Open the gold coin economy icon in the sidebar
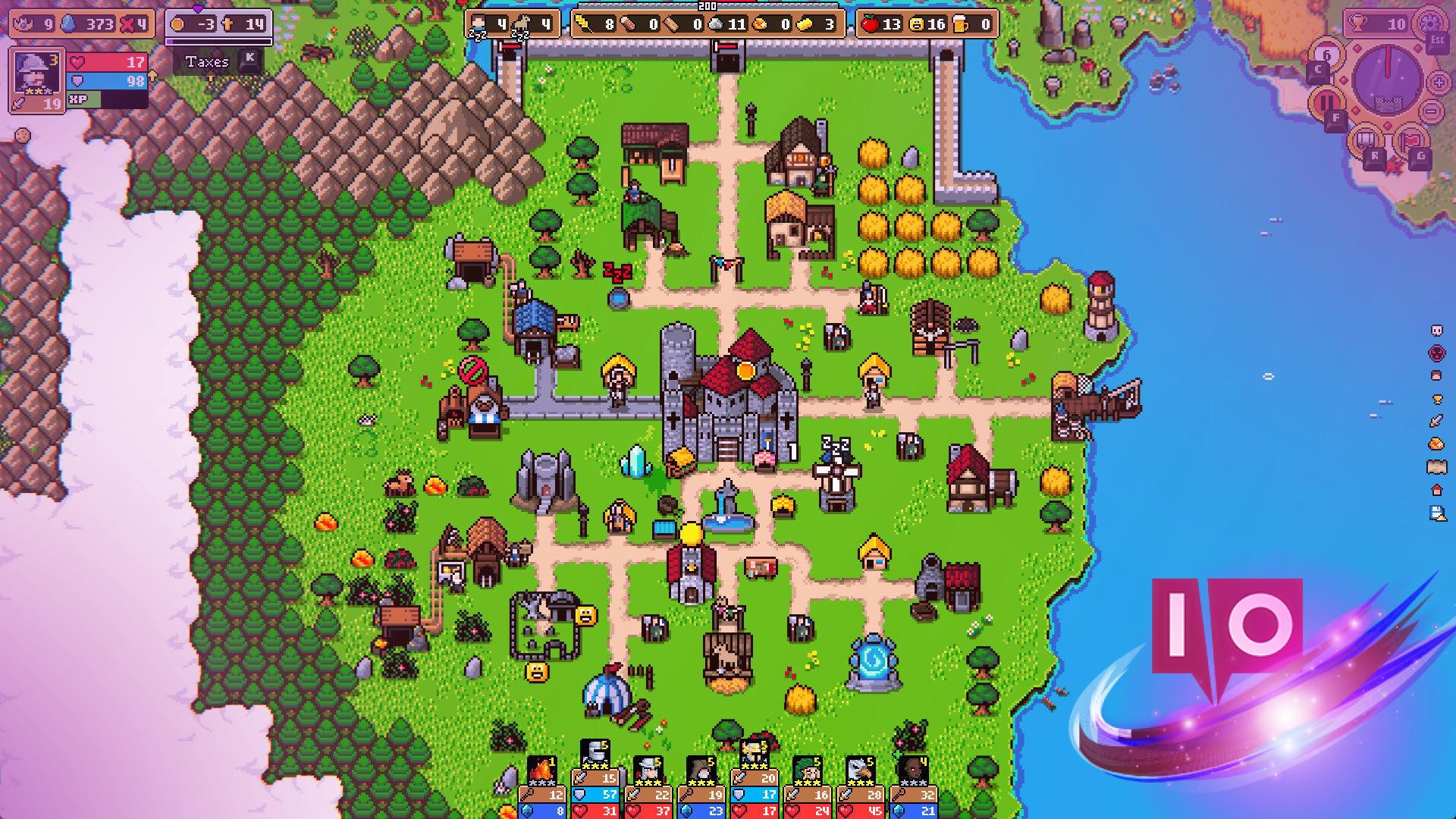The height and width of the screenshot is (819, 1456). pyautogui.click(x=1436, y=444)
